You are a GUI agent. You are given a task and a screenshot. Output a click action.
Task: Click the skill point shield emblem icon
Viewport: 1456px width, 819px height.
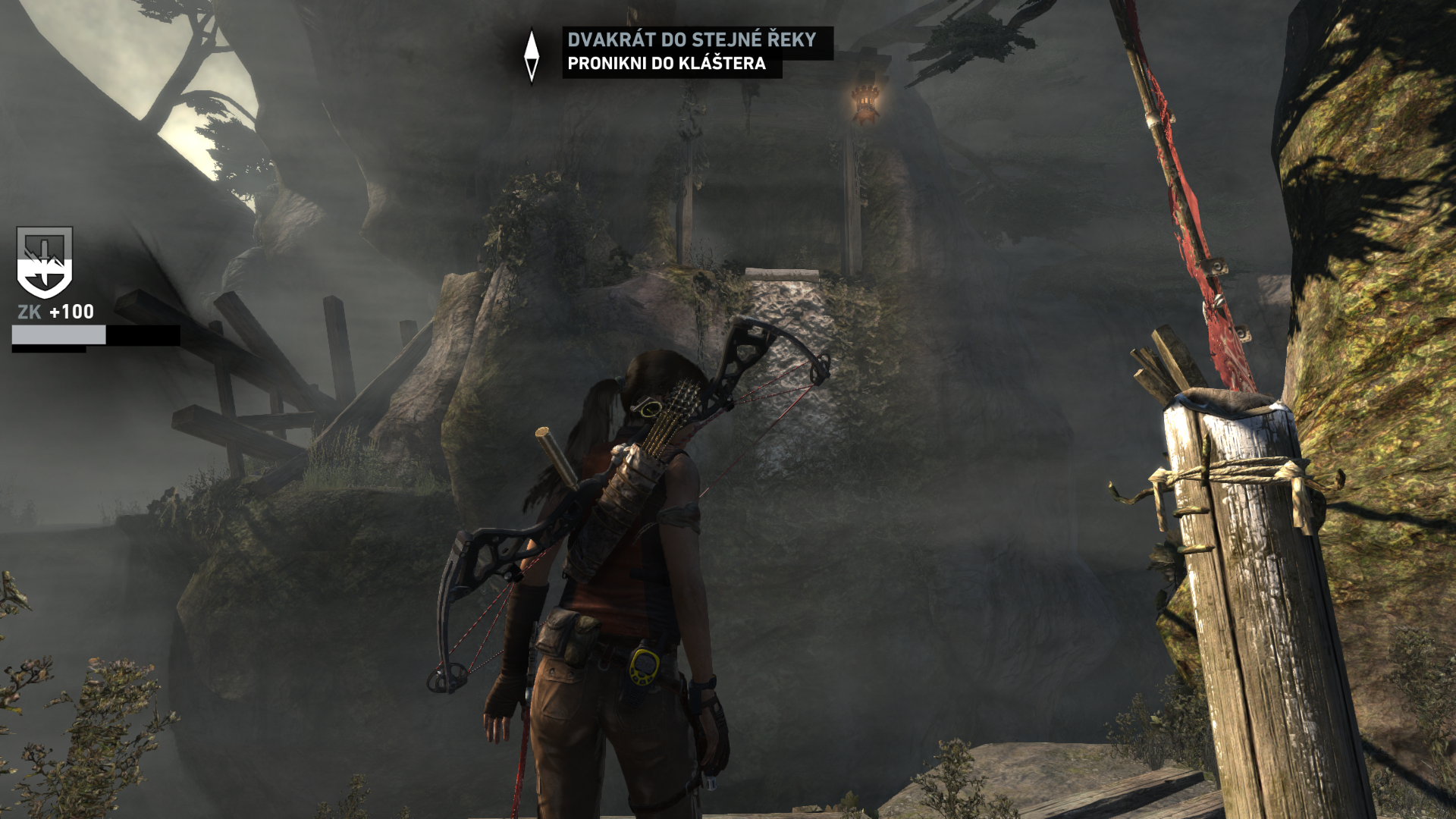(45, 262)
